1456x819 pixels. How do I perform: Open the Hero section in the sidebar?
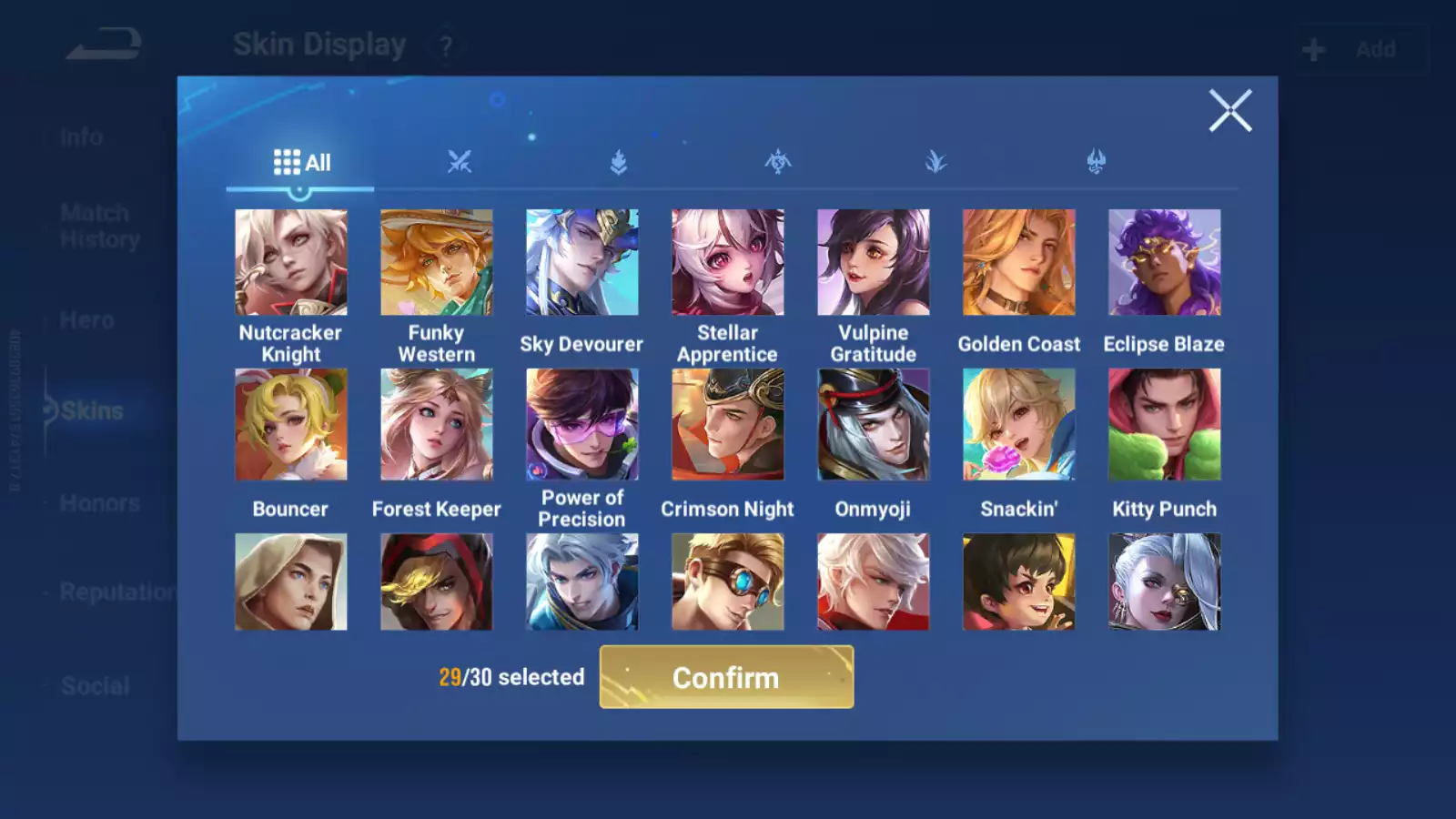click(86, 320)
